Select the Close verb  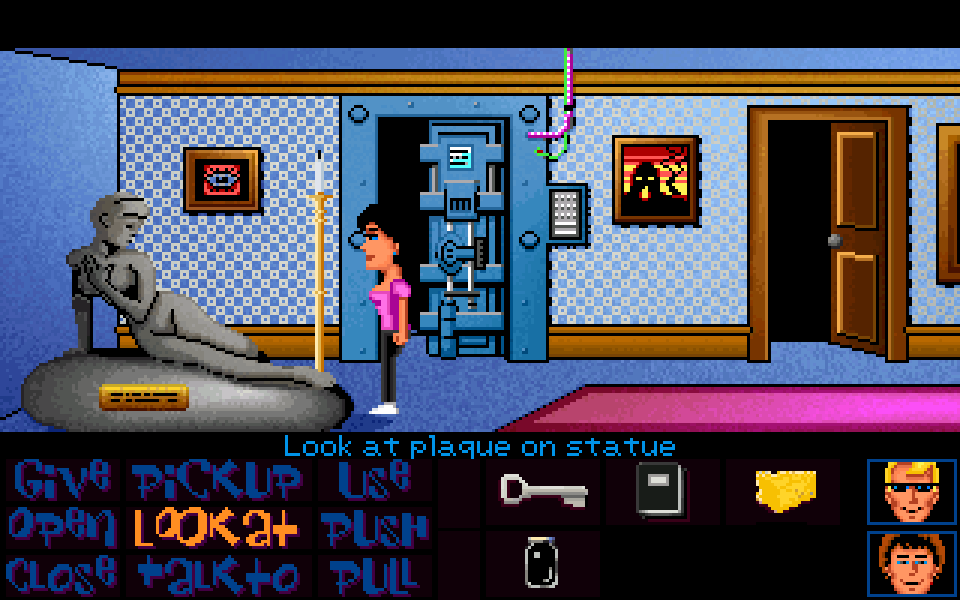coord(60,574)
